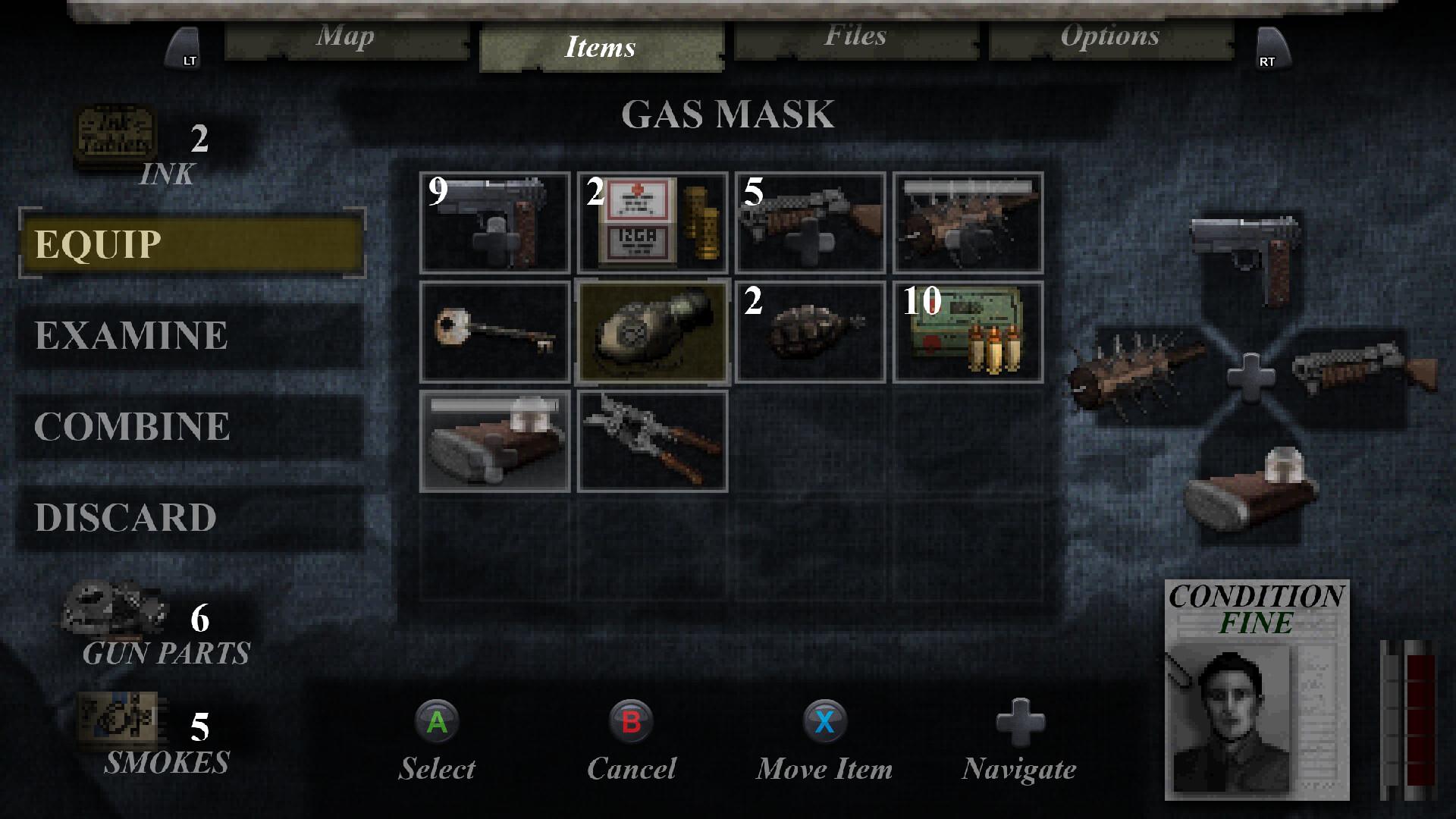Select the key item slot
Image resolution: width=1456 pixels, height=819 pixels.
pyautogui.click(x=494, y=332)
